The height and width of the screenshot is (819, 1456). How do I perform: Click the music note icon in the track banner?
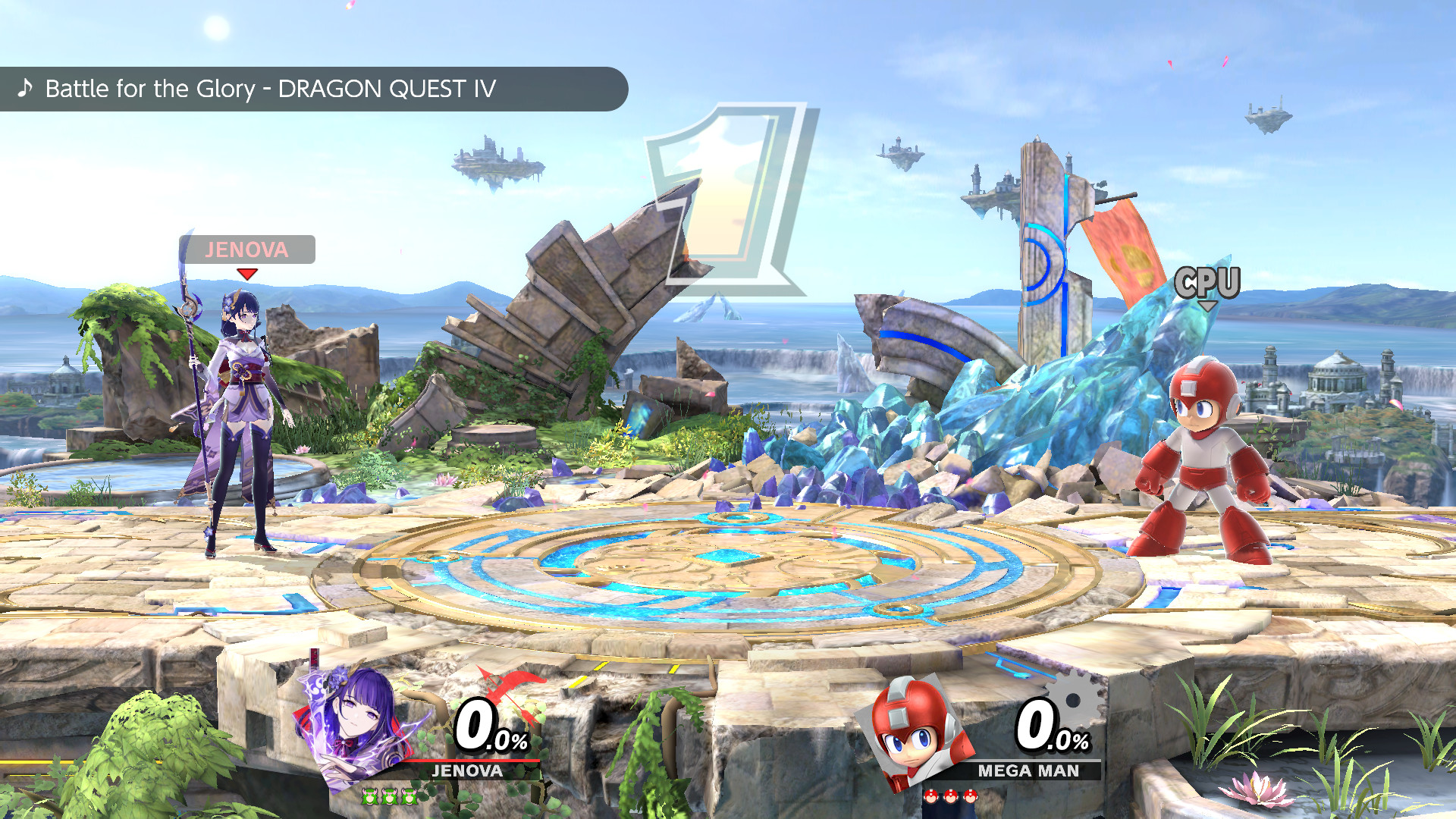(x=25, y=89)
